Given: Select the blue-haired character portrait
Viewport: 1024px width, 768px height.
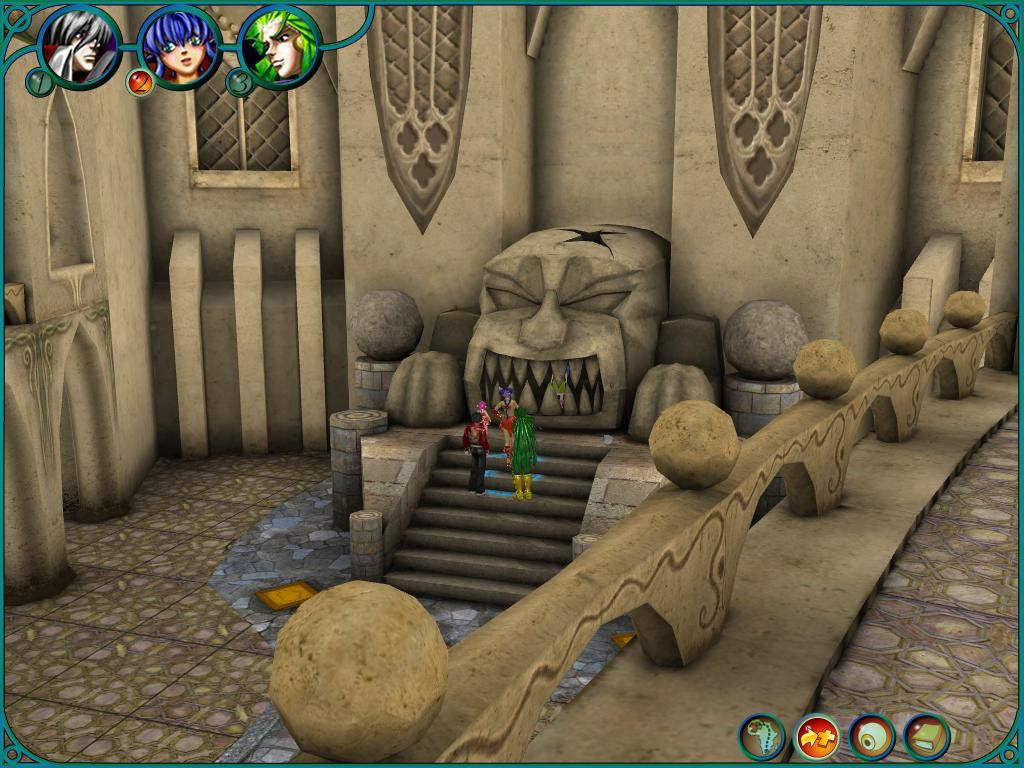Looking at the screenshot, I should tap(179, 46).
